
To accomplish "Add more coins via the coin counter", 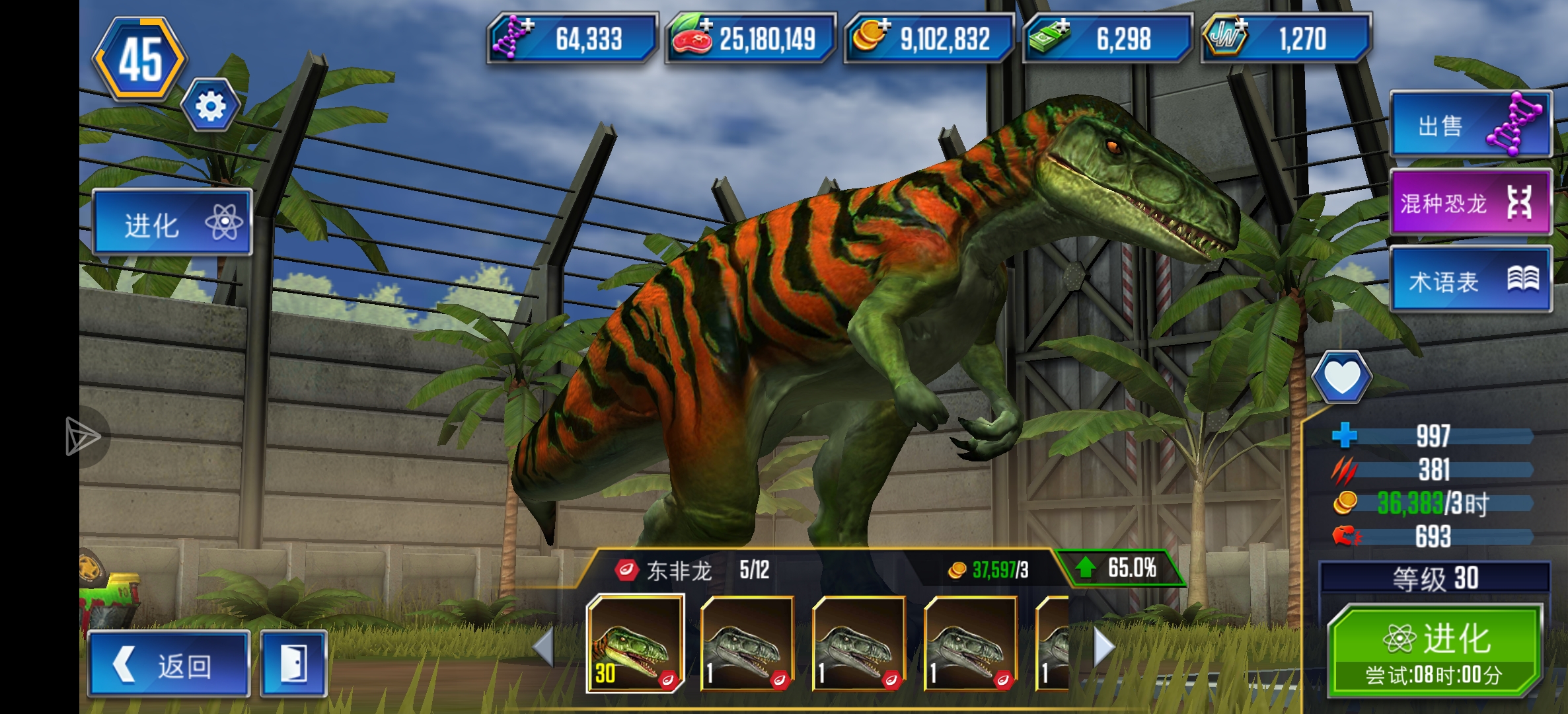I will pyautogui.click(x=928, y=38).
